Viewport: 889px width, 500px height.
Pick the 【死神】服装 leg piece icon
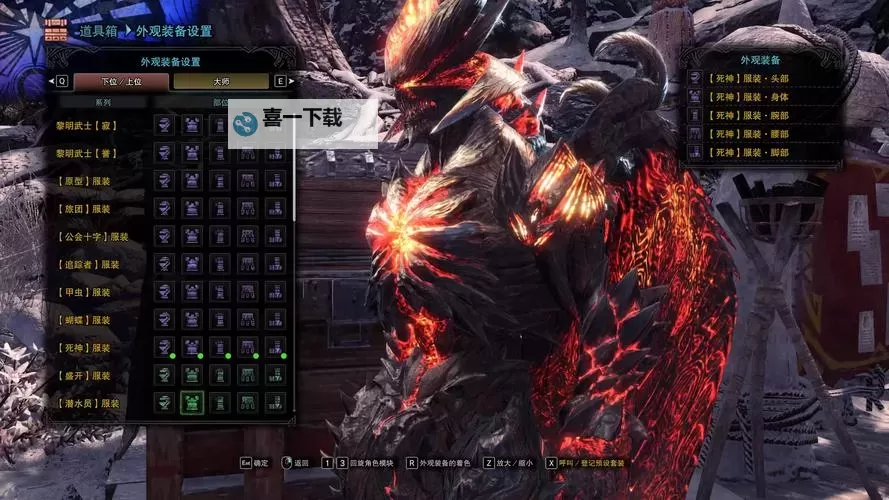tap(275, 347)
